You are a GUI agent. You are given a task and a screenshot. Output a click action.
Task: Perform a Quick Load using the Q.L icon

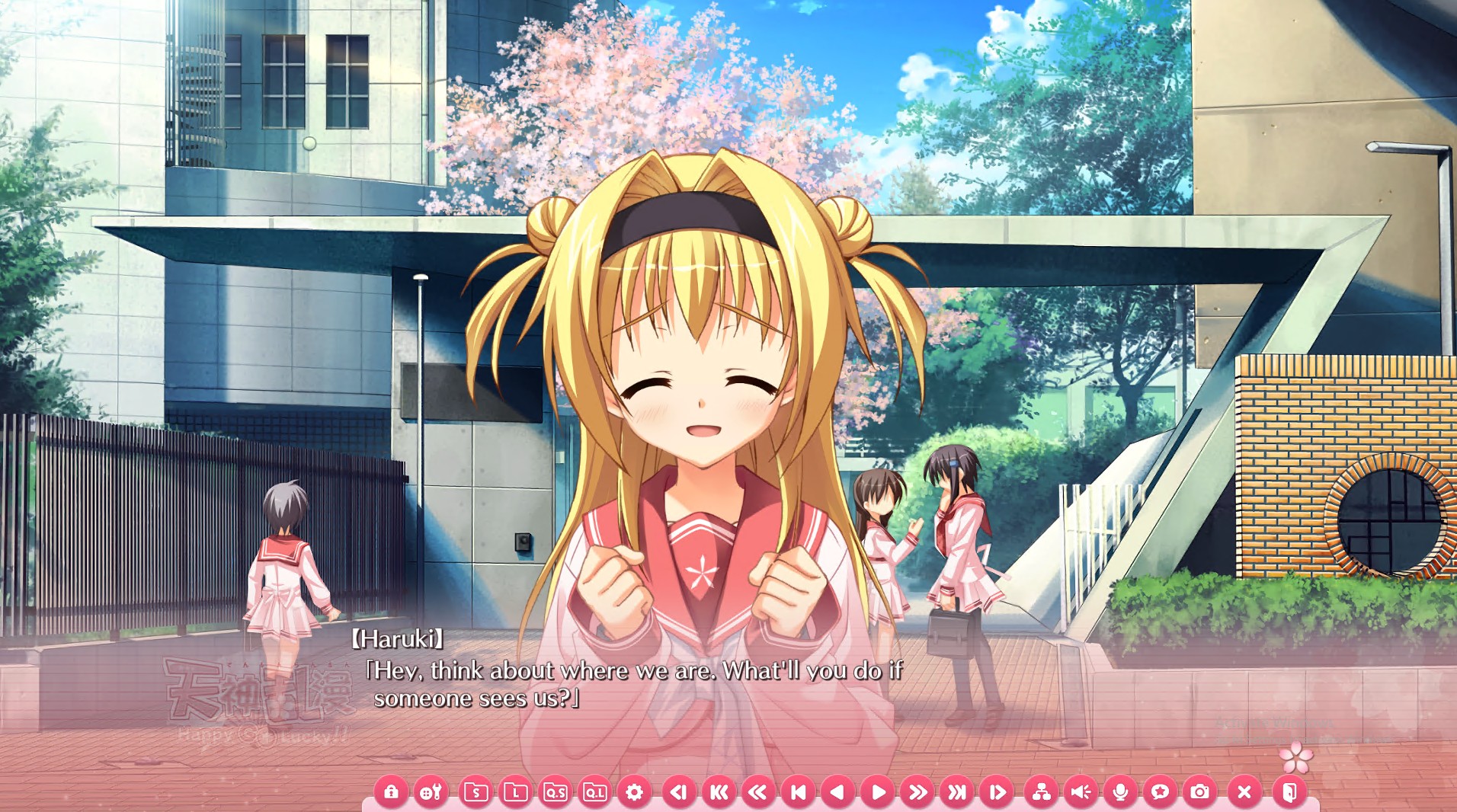tap(597, 792)
